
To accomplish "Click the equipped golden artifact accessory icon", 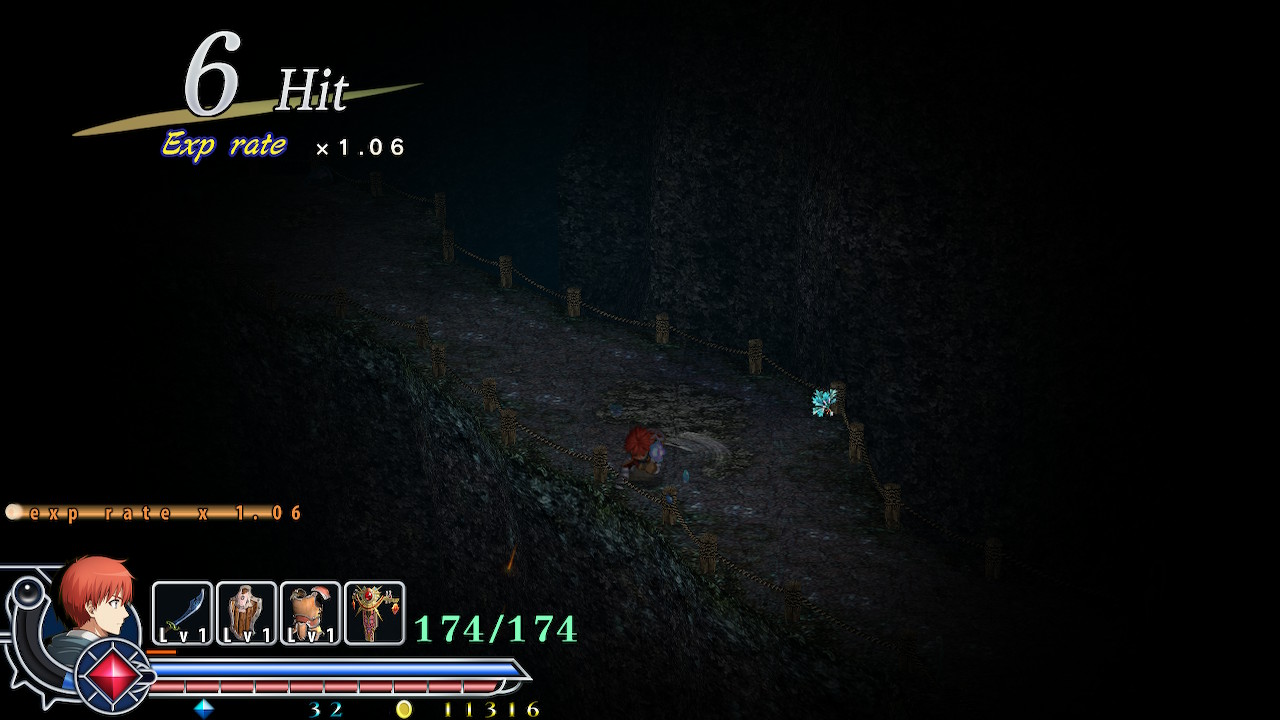I will coord(372,610).
